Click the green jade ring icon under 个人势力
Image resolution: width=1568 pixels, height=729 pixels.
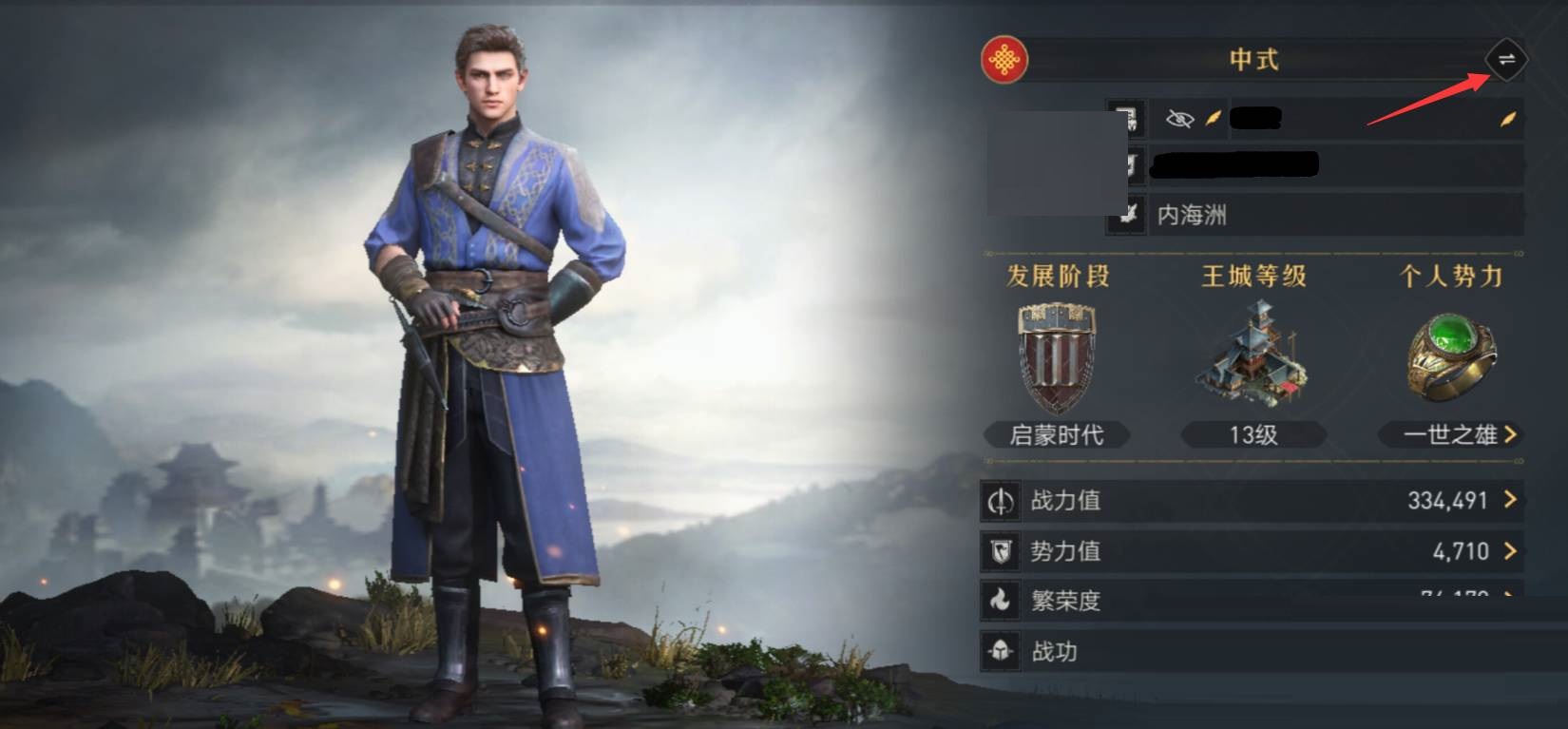click(1451, 356)
